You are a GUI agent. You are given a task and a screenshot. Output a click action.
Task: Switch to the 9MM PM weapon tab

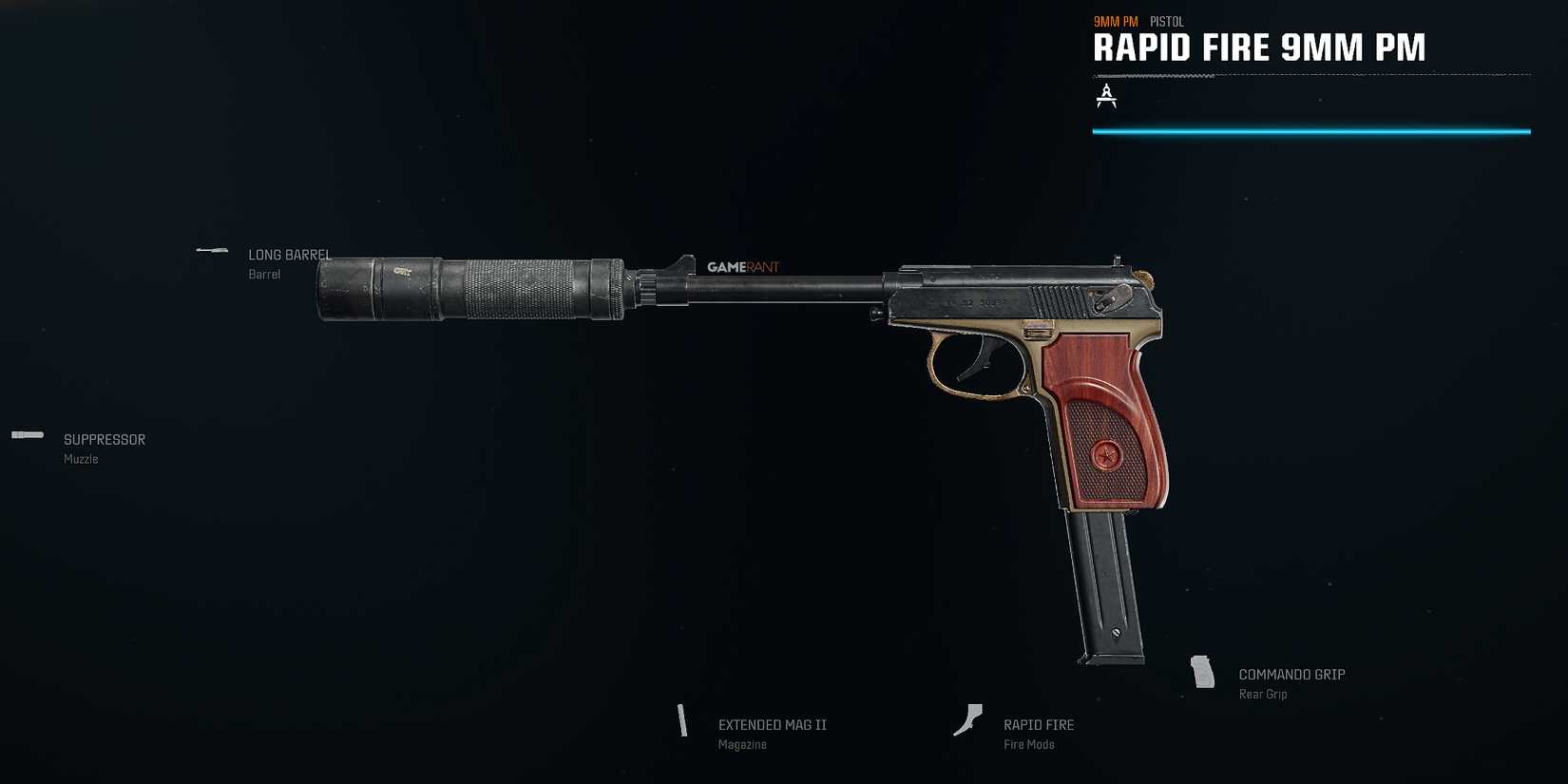(x=1116, y=20)
